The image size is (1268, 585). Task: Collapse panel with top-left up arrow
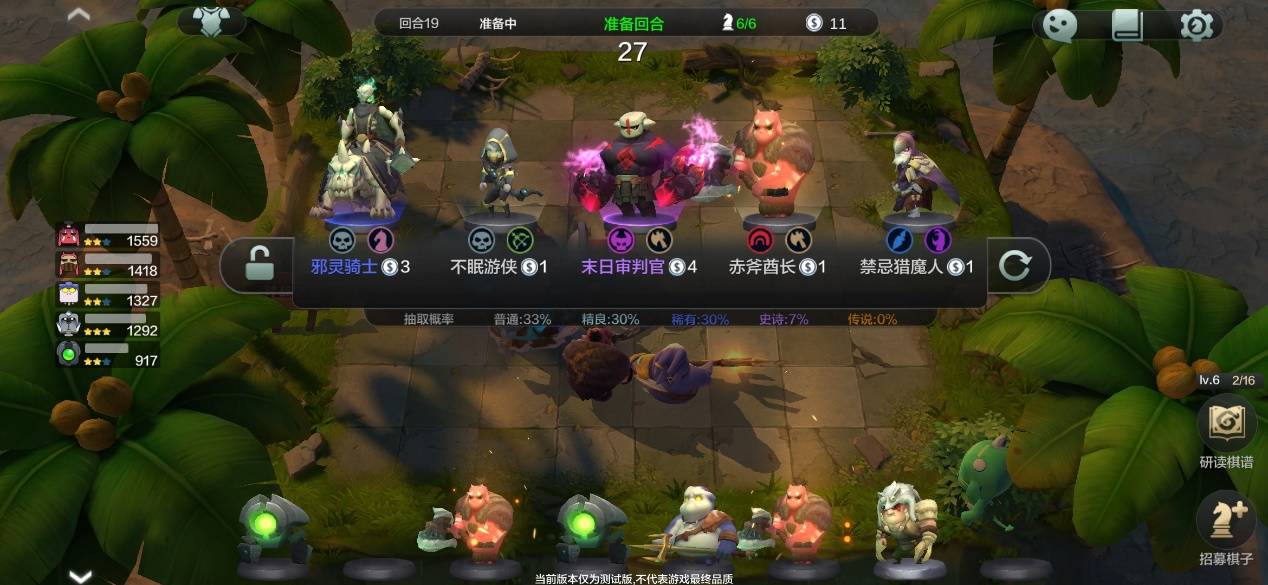(x=78, y=15)
